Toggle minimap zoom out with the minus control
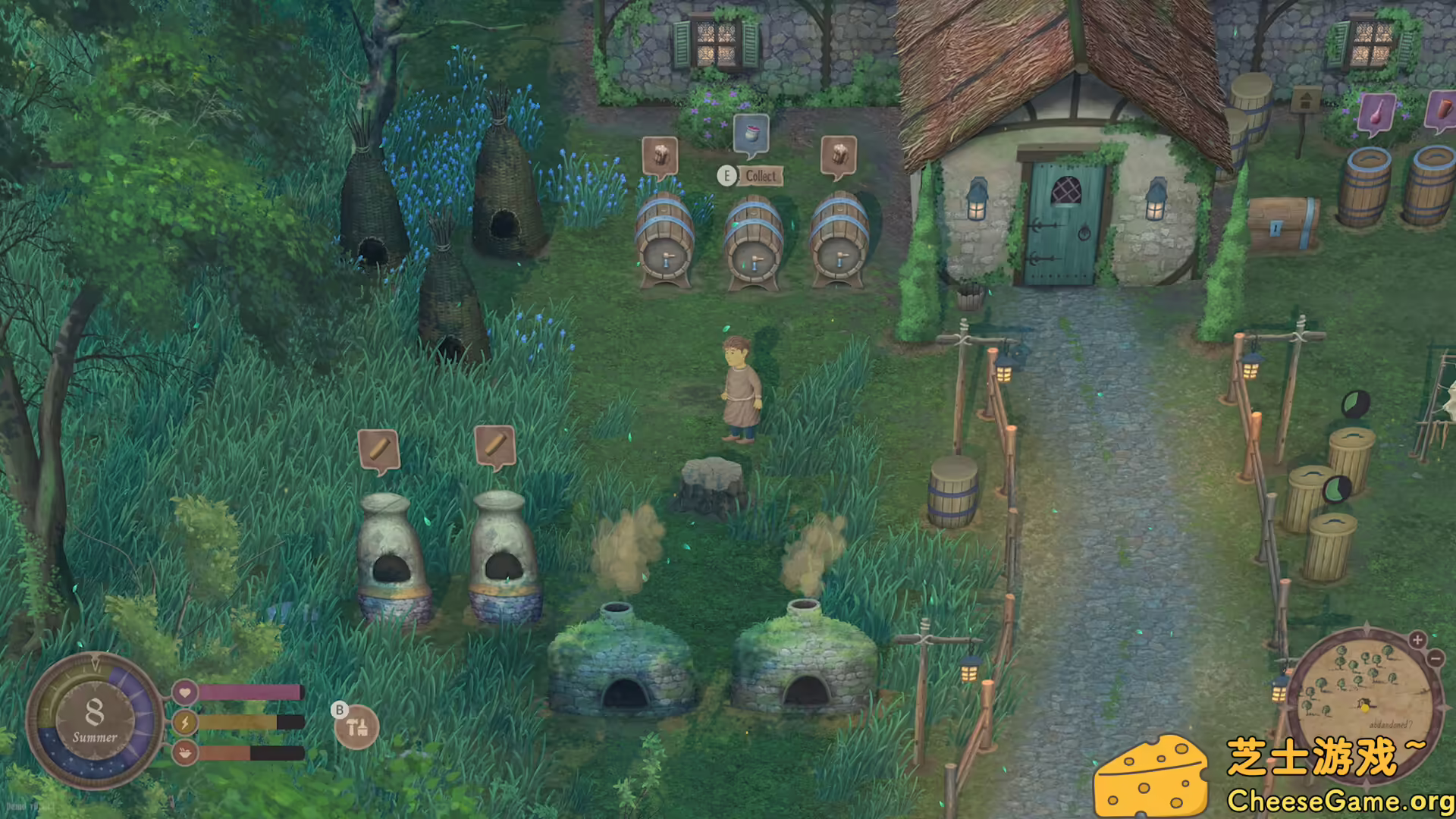 pos(1436,659)
